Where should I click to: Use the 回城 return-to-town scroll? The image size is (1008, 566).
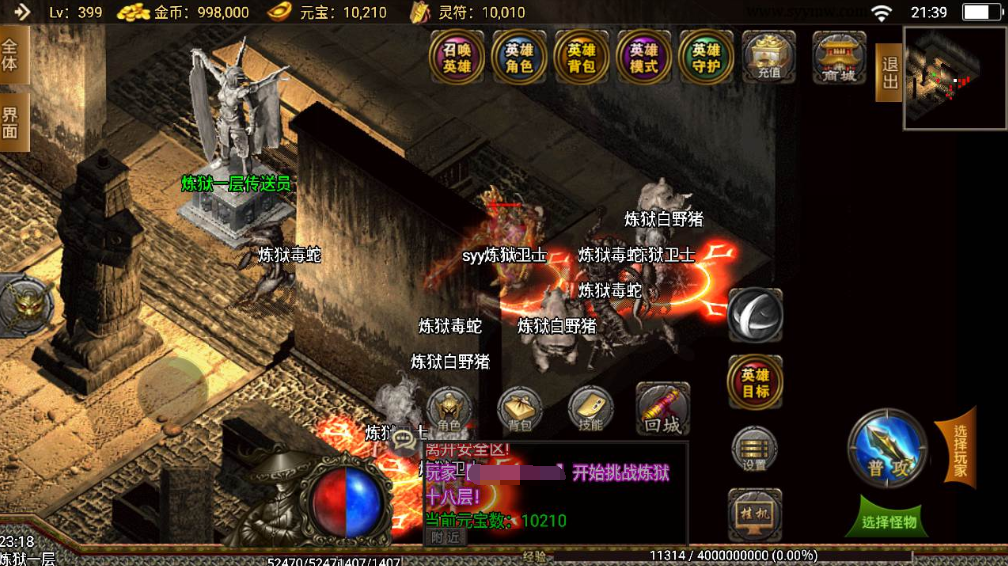[662, 410]
